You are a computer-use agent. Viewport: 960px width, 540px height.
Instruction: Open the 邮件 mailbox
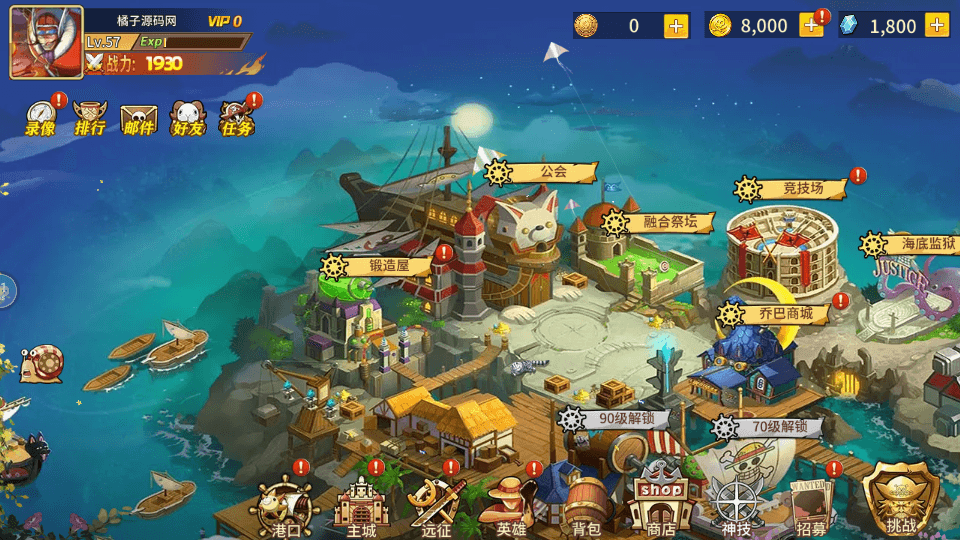(x=139, y=118)
